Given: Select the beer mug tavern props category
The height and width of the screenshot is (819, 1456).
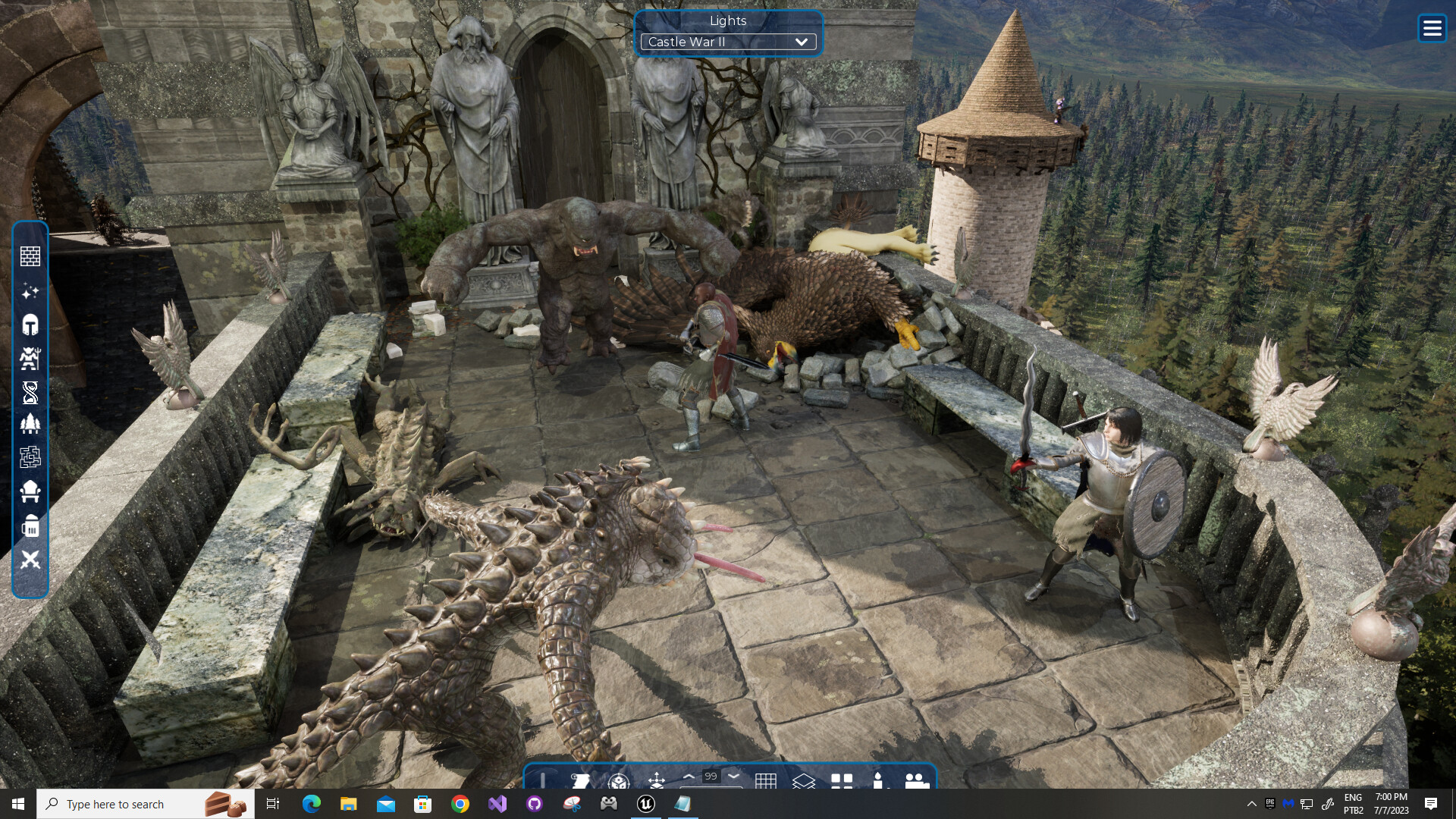Looking at the screenshot, I should pyautogui.click(x=30, y=526).
